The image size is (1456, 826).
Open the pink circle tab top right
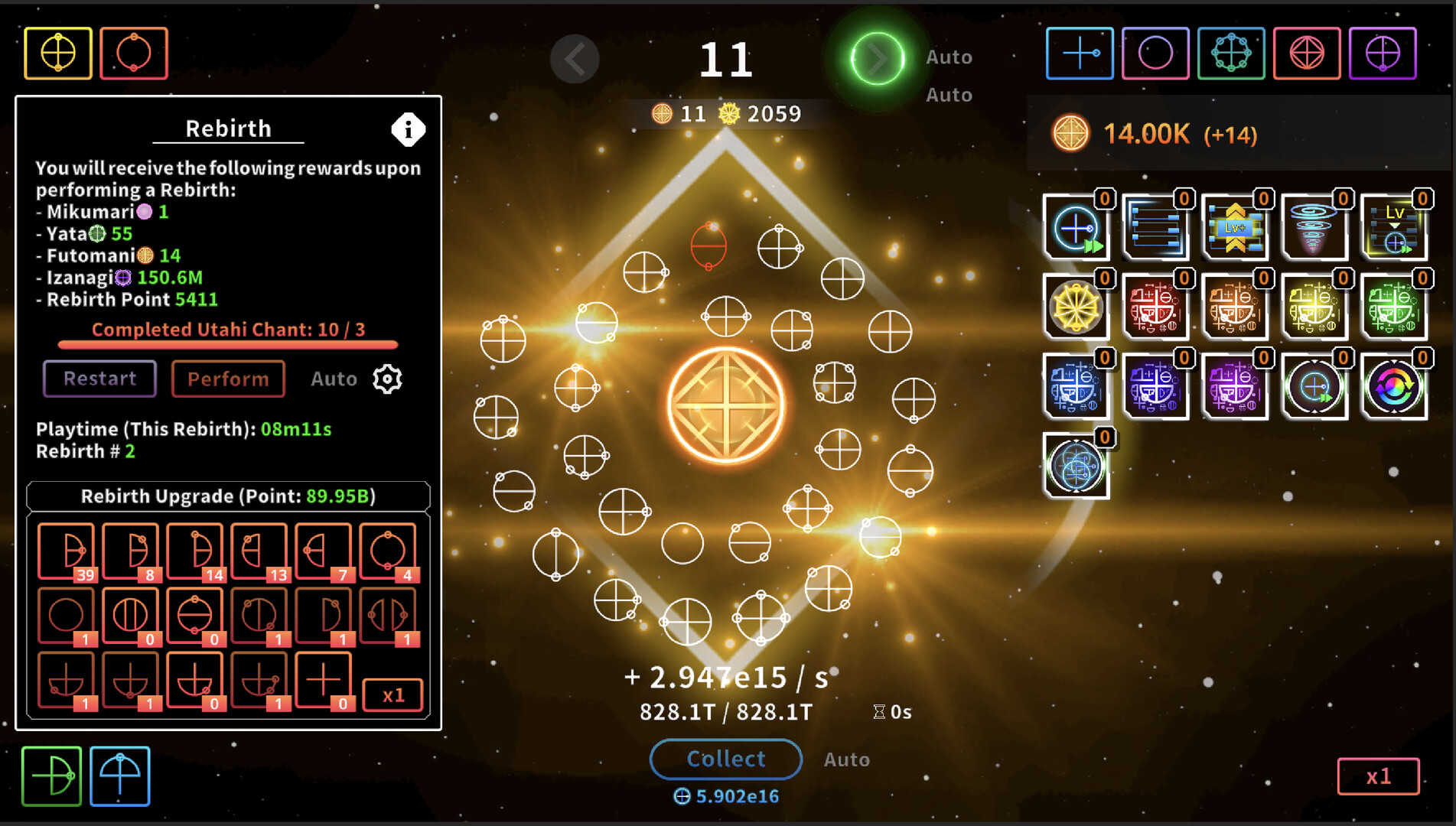(1155, 54)
